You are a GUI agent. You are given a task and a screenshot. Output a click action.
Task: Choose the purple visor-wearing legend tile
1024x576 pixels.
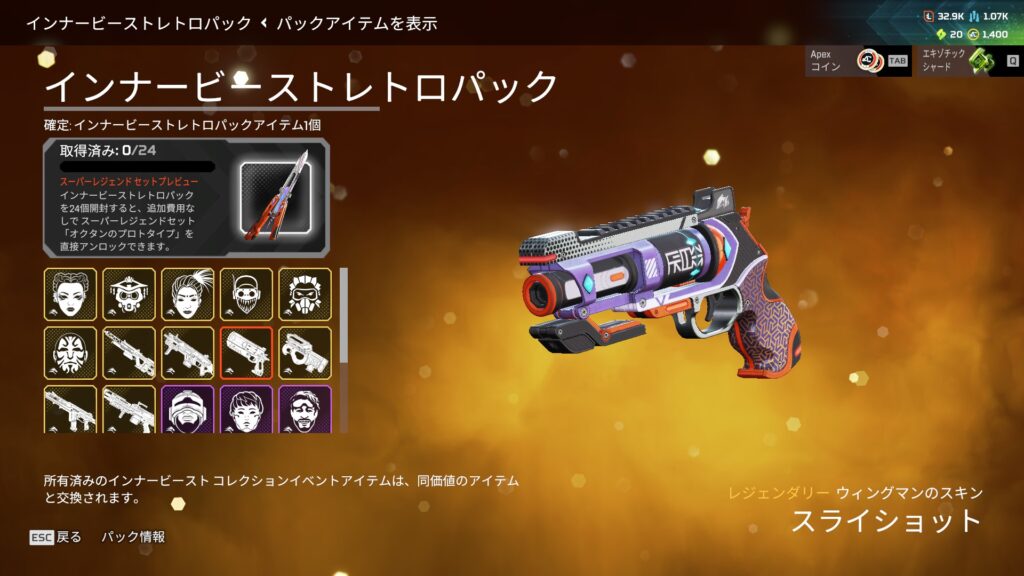point(188,409)
